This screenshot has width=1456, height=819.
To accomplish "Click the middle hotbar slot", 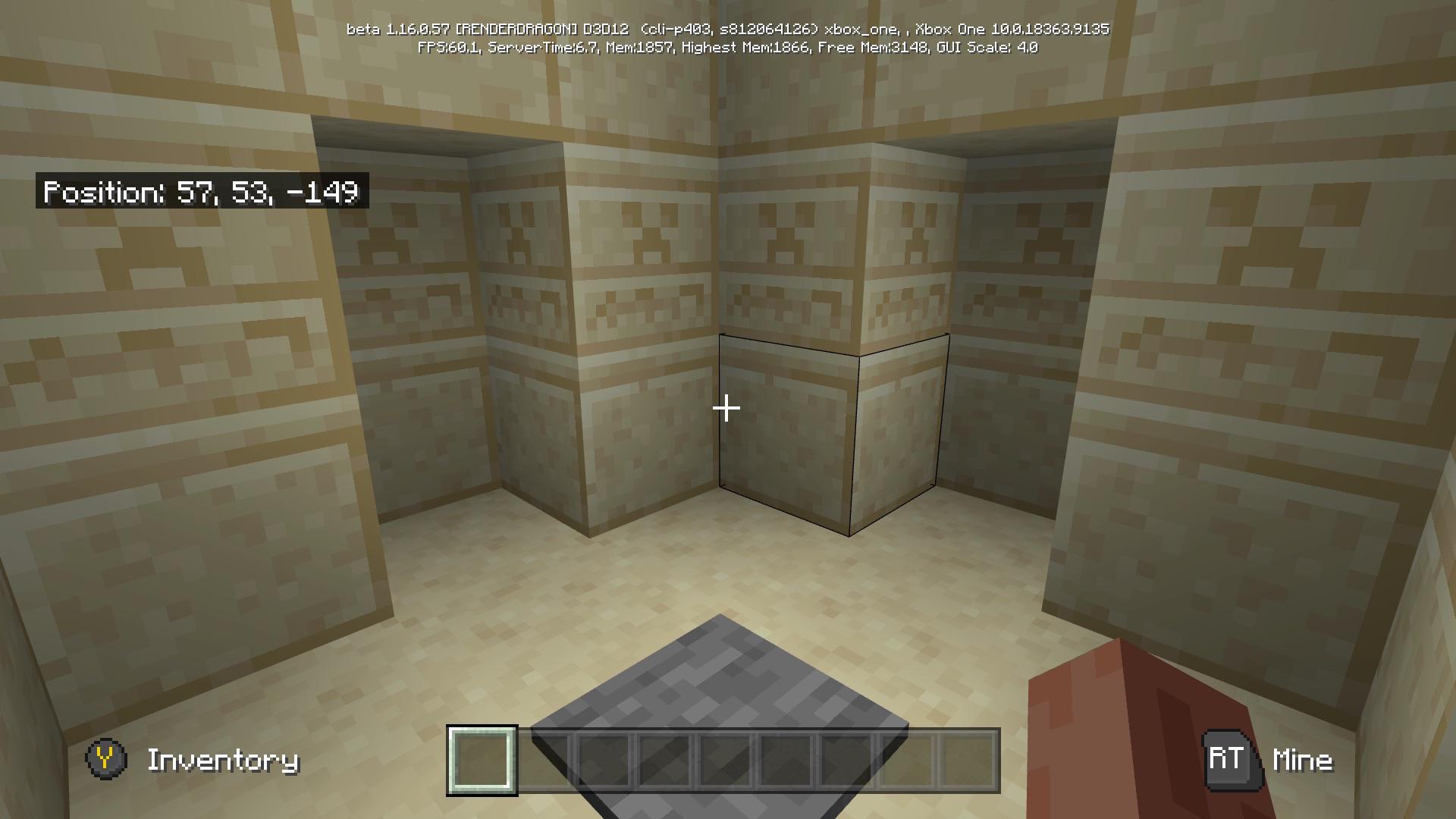I will pyautogui.click(x=726, y=762).
